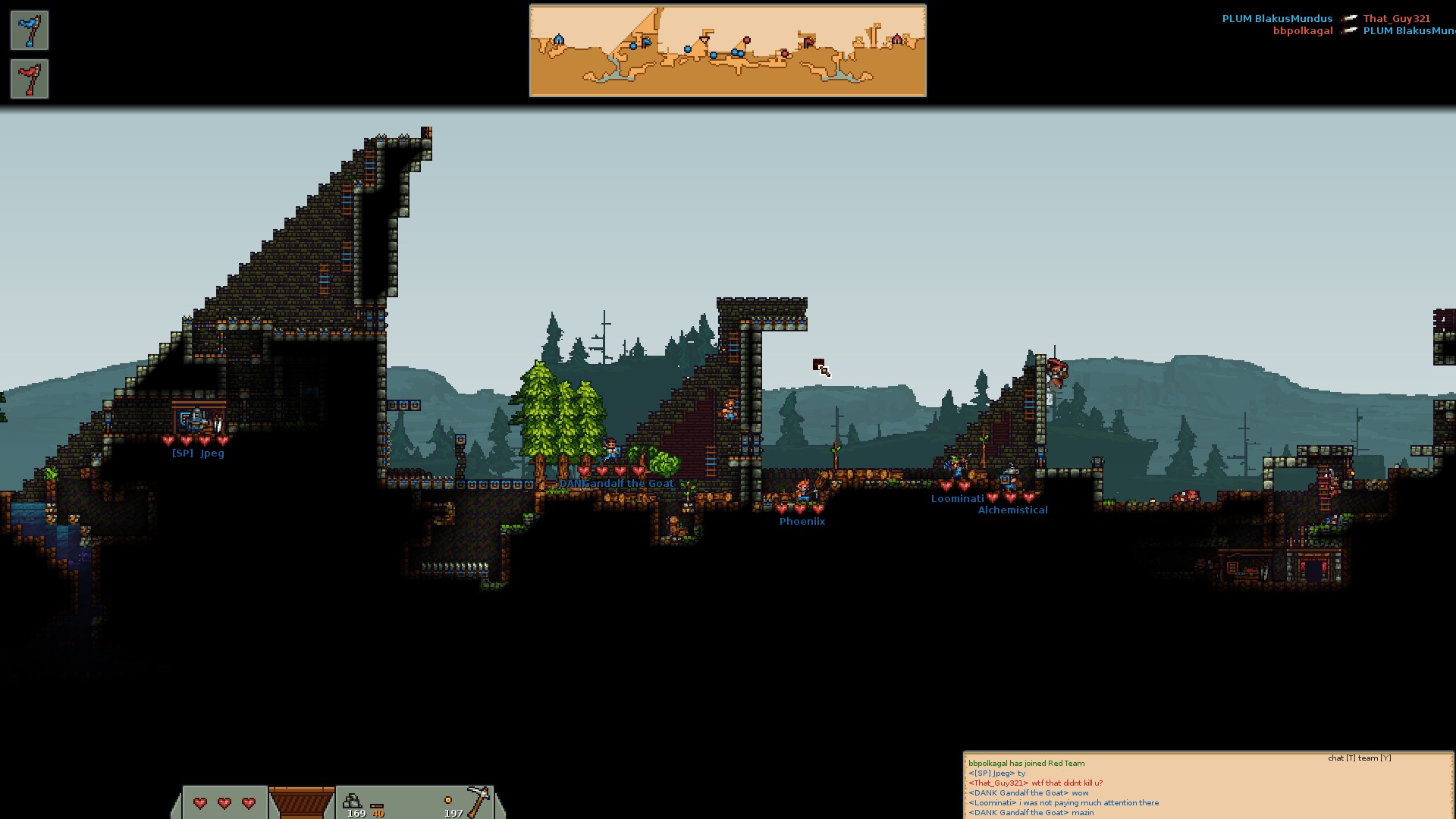Click the stone resource pile icon
The image size is (1456, 819).
[x=352, y=800]
